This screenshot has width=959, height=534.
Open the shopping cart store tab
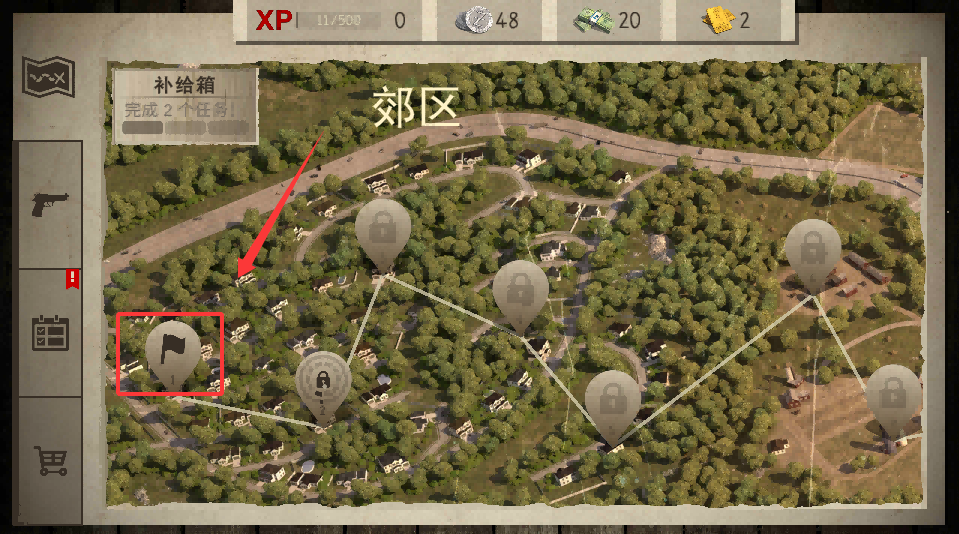coord(49,460)
